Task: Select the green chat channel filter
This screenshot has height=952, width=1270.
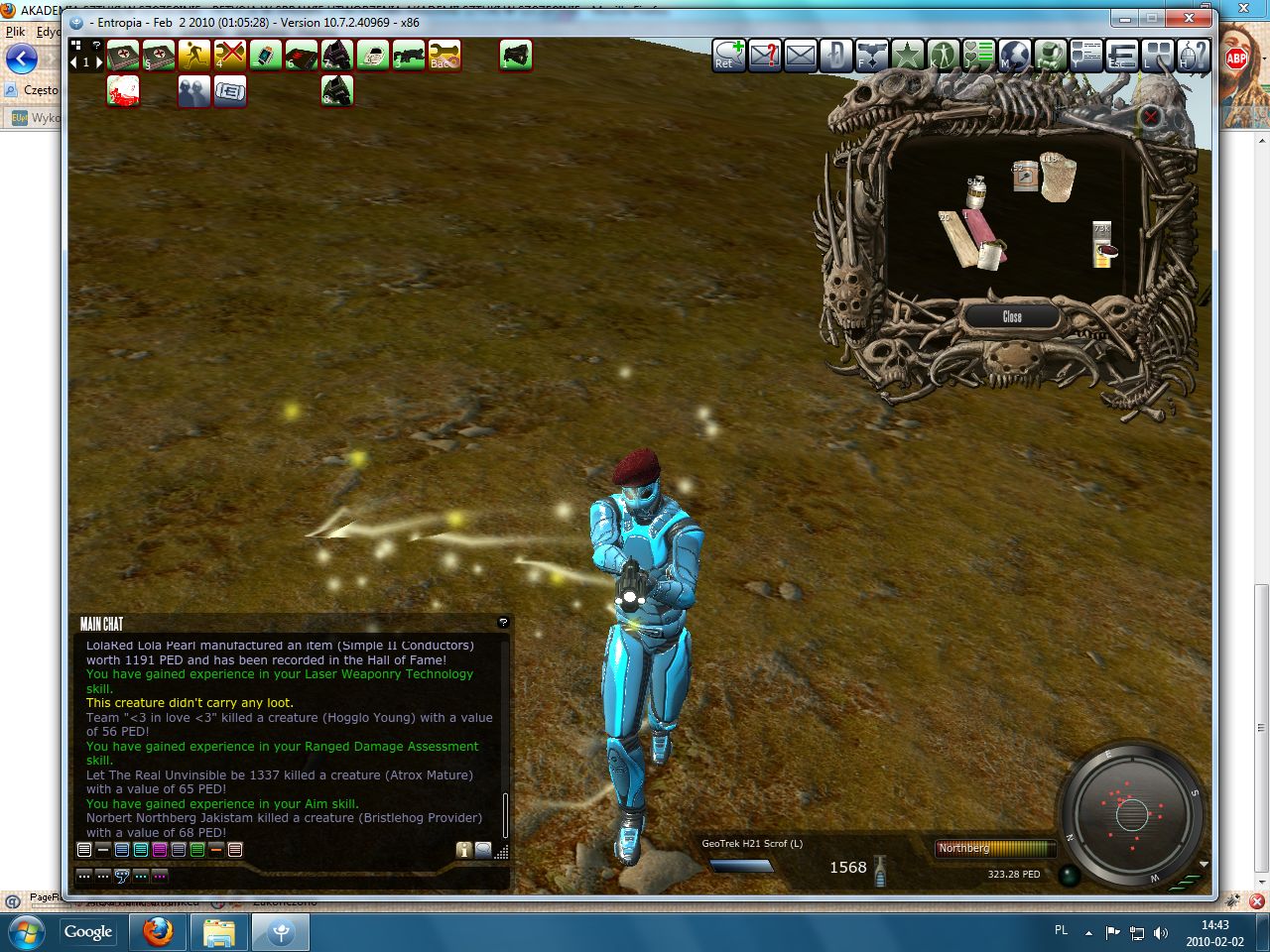Action: pyautogui.click(x=197, y=850)
